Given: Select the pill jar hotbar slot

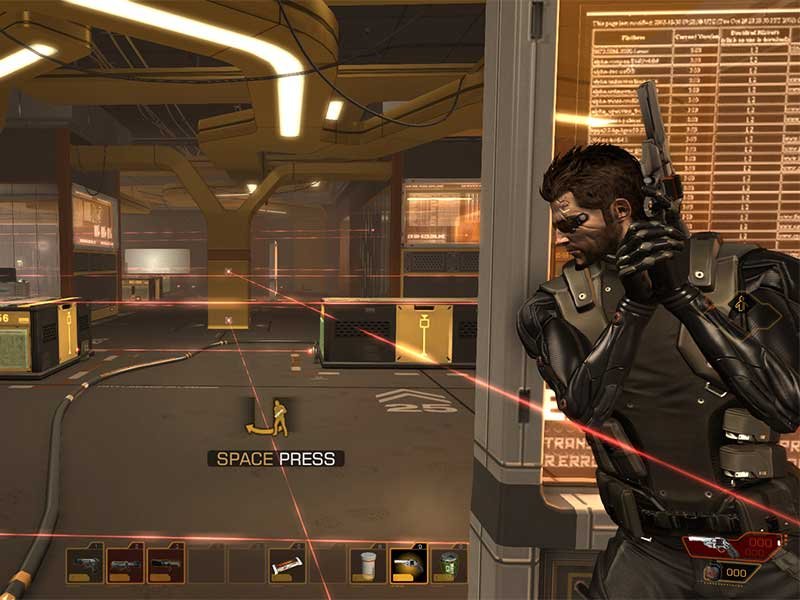Looking at the screenshot, I should (x=368, y=565).
